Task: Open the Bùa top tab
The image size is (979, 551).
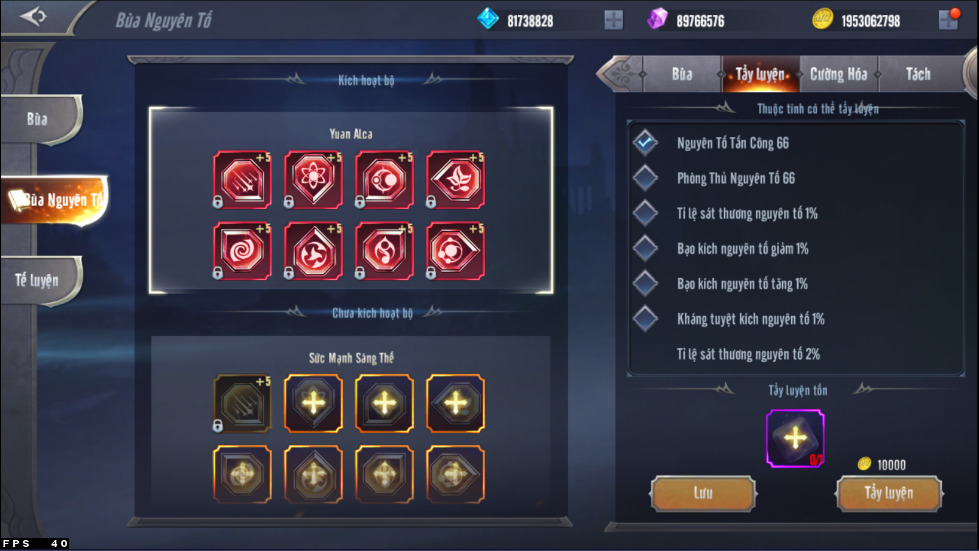Action: (682, 74)
